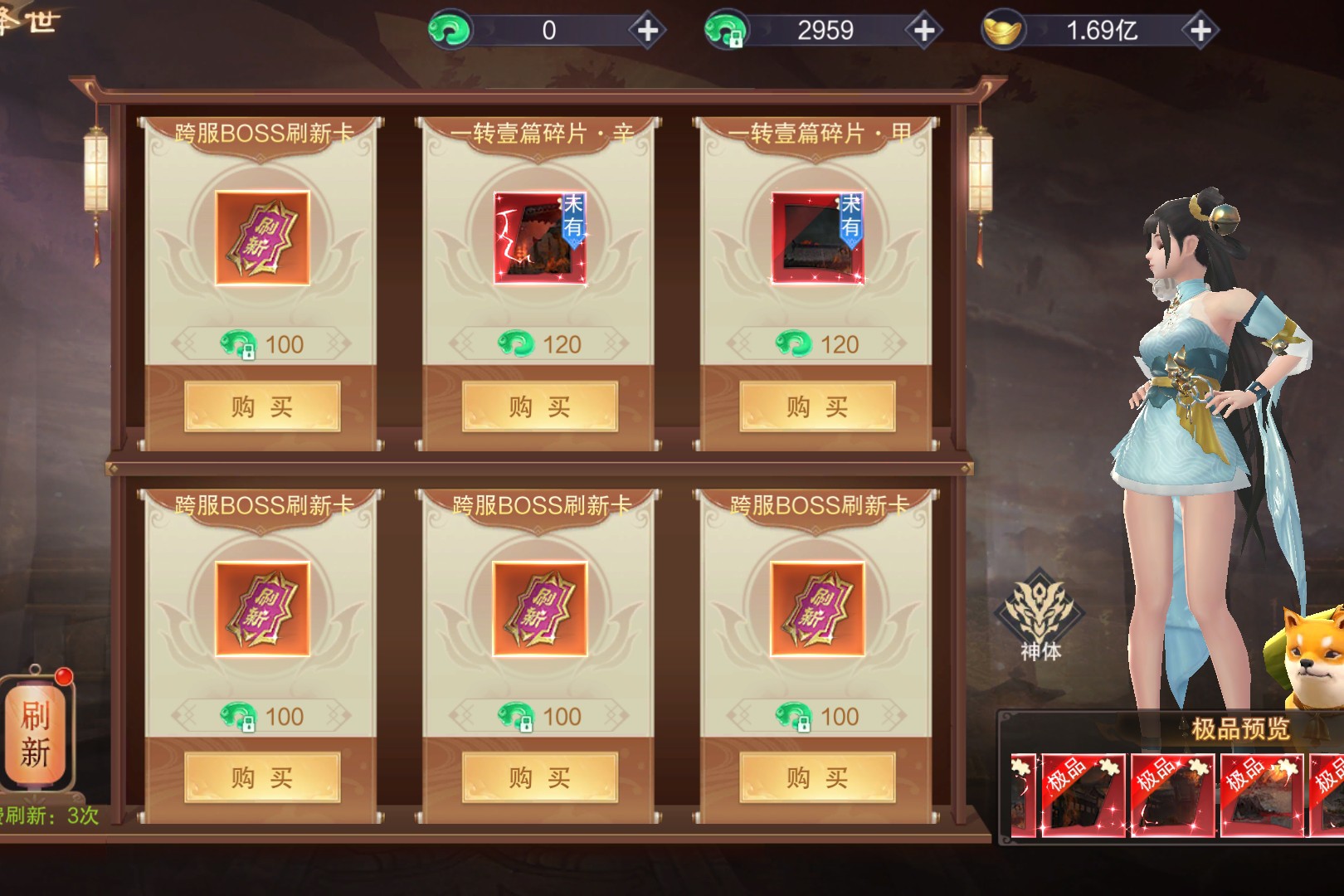Screen dimensions: 1344x896
Task: Add bound jade with plus beside 2959
Action: click(923, 31)
